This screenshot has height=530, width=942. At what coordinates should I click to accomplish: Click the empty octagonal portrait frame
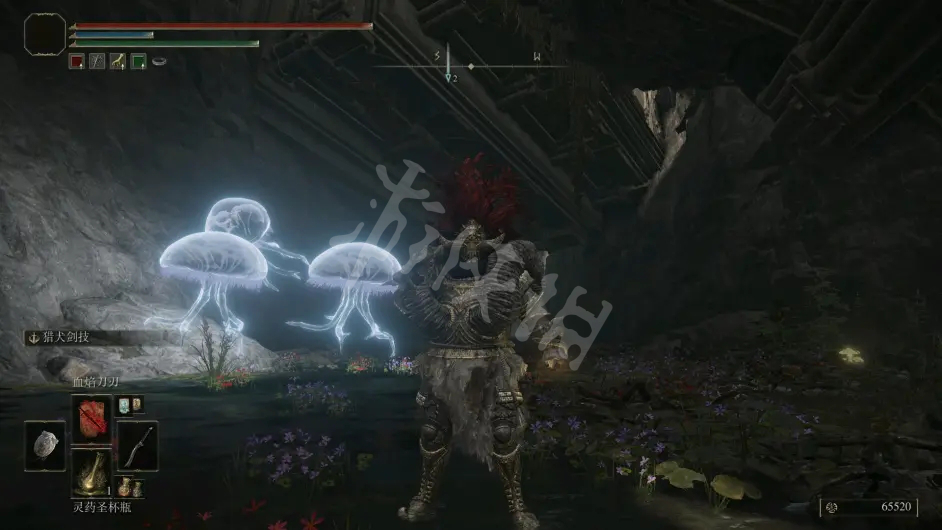click(x=44, y=34)
